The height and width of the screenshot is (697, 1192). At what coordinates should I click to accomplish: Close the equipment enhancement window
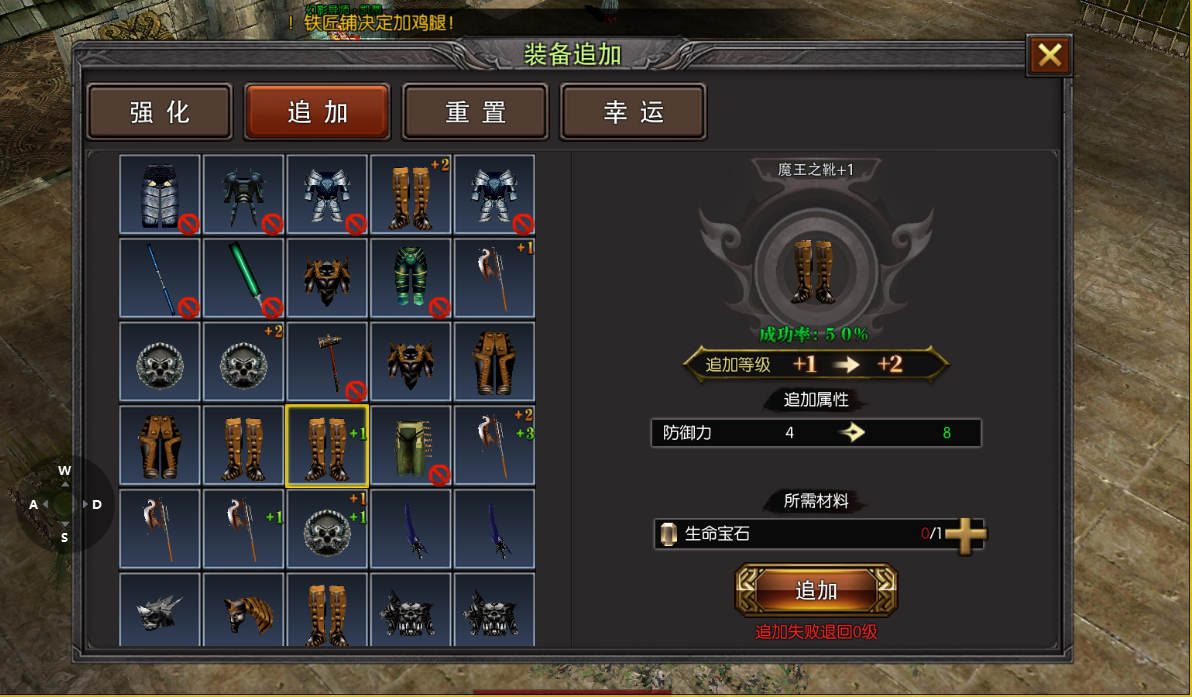(1049, 55)
